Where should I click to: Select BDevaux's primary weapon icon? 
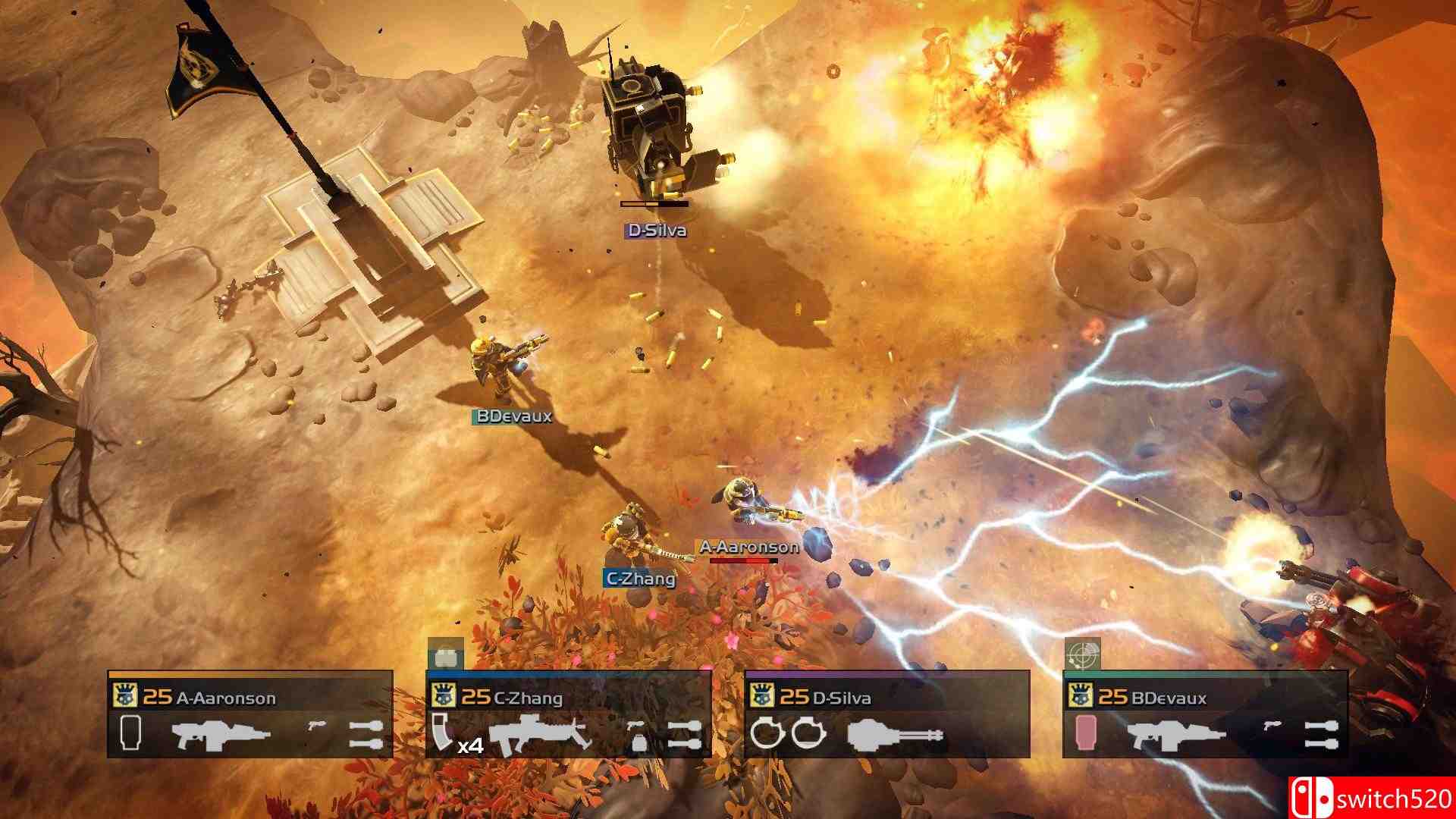1176,735
